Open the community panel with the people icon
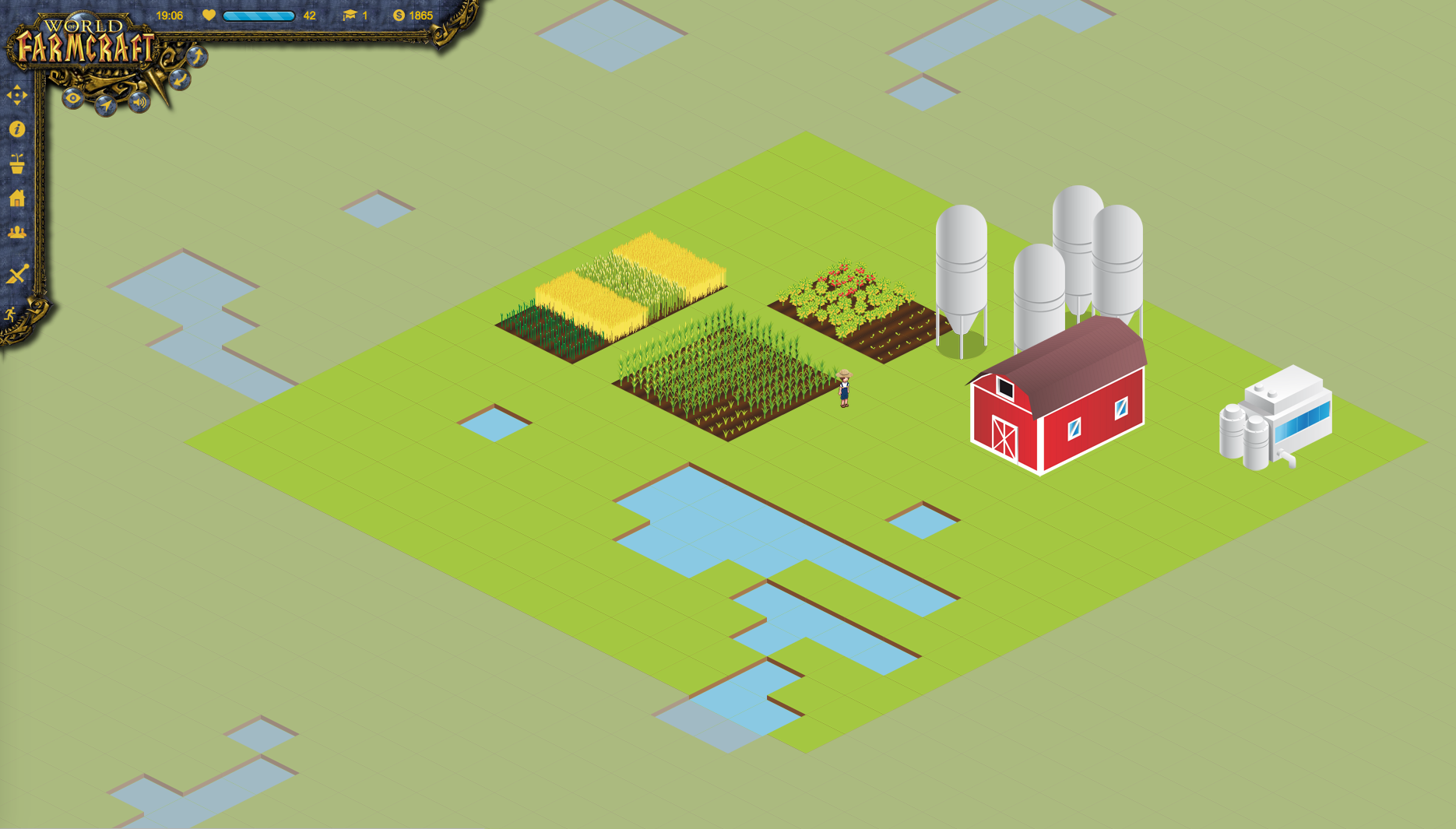Screen dimensions: 1456x829 (x=16, y=231)
